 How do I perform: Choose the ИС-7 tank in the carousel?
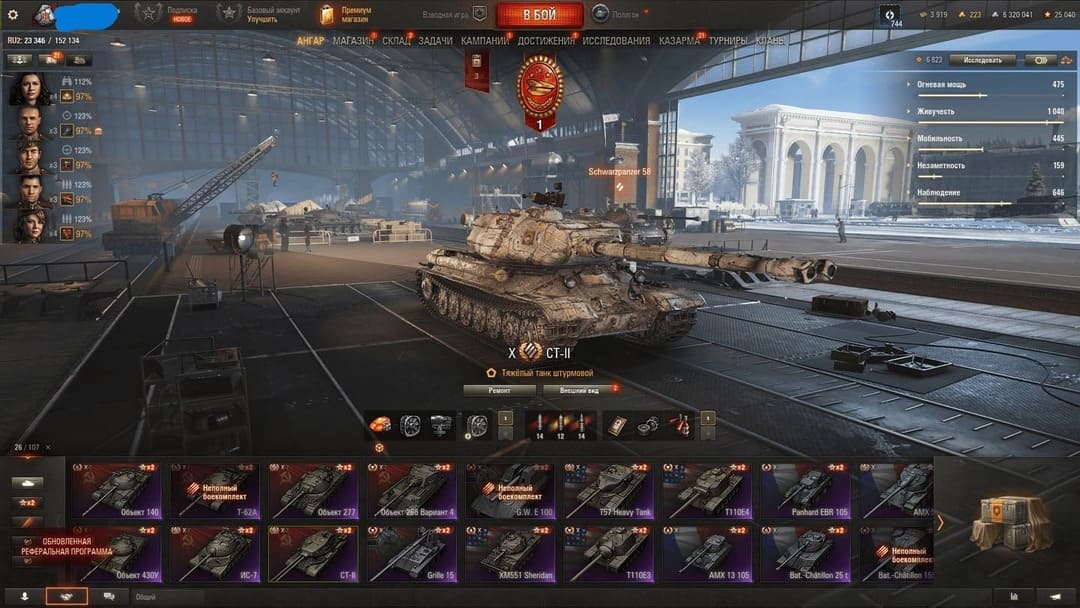[x=213, y=553]
